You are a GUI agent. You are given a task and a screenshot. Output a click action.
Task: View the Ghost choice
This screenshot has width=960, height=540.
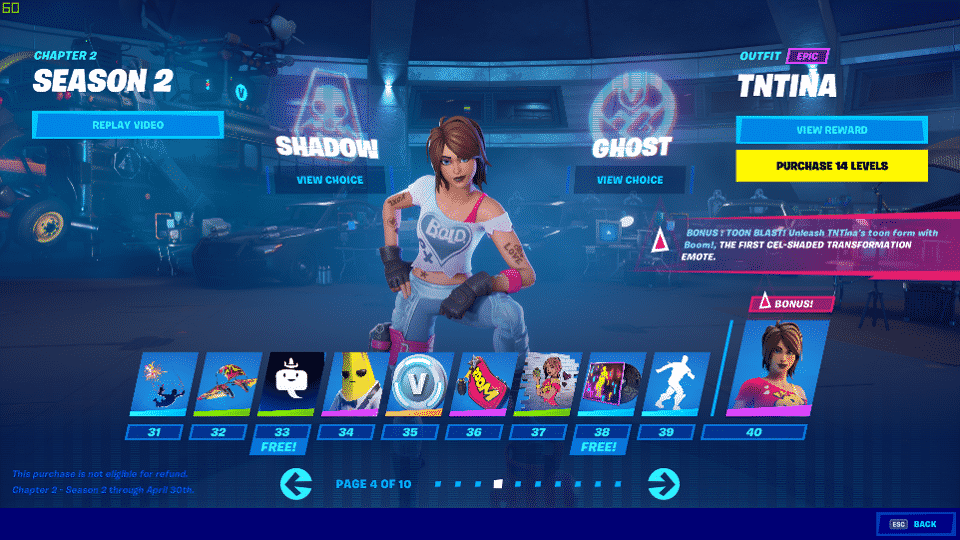[x=630, y=180]
